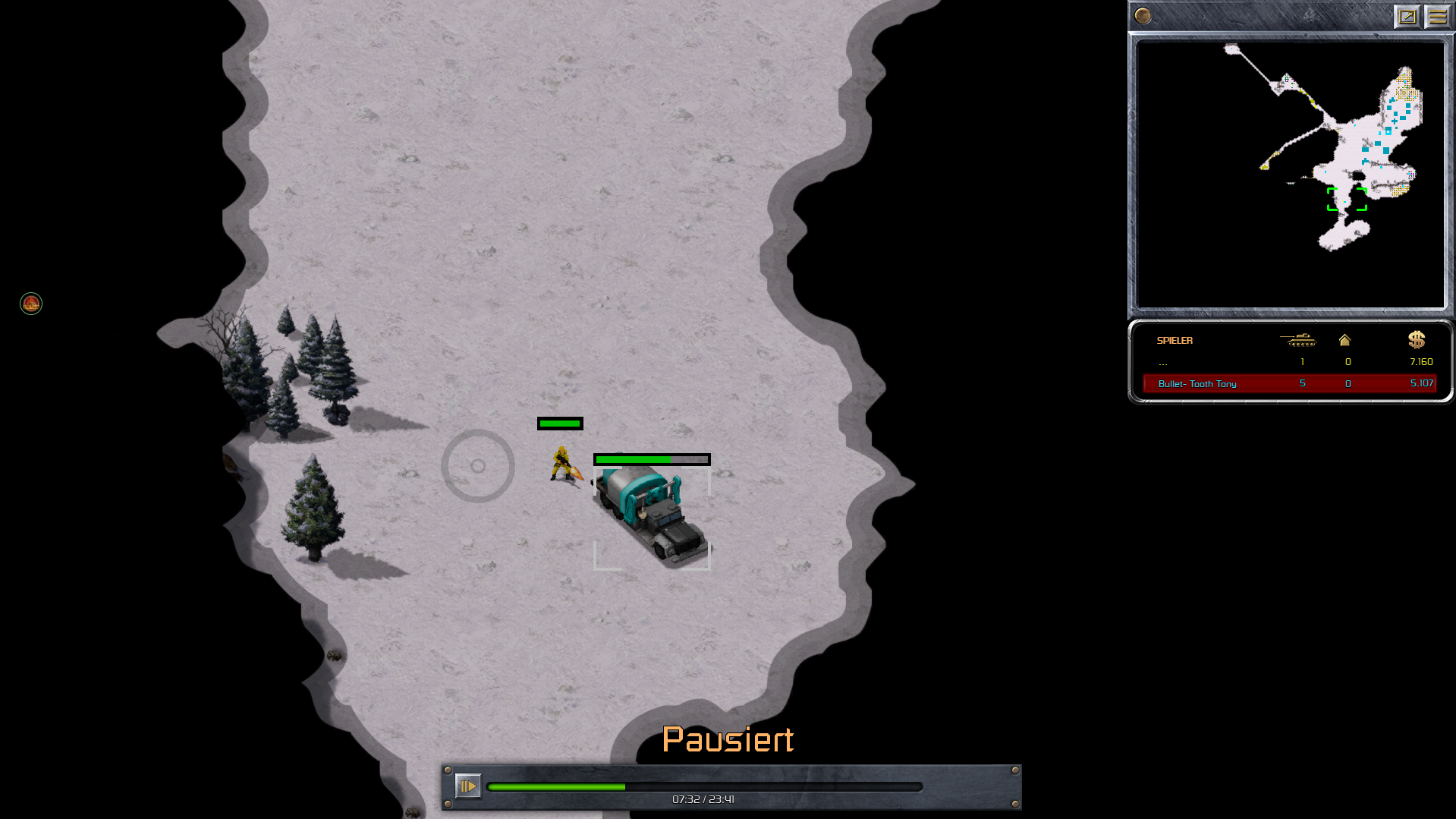Click the house icon column header
1456x819 pixels.
[x=1344, y=340]
